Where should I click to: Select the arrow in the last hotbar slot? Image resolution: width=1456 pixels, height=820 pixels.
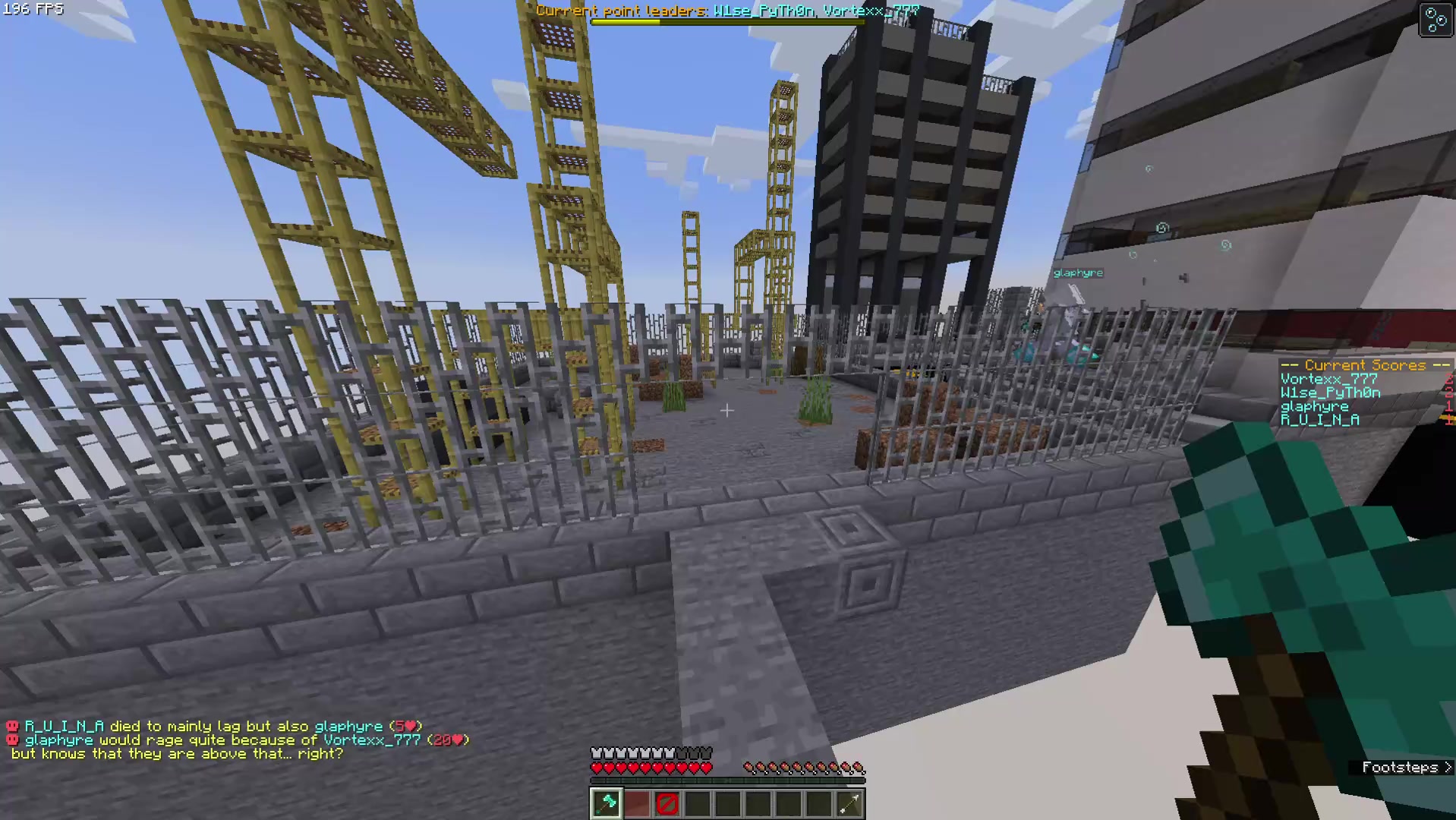tap(849, 803)
